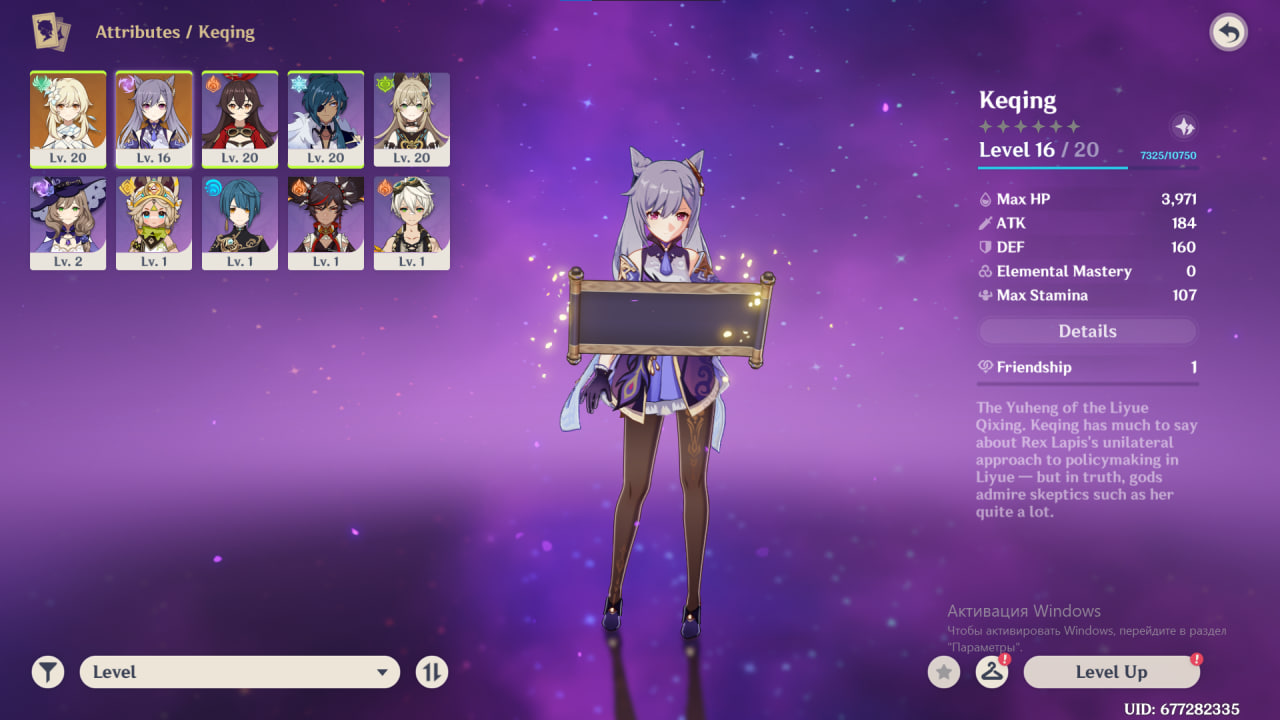Screen dimensions: 1280x720
Task: Open Keqing's Details panel
Action: click(x=1087, y=331)
